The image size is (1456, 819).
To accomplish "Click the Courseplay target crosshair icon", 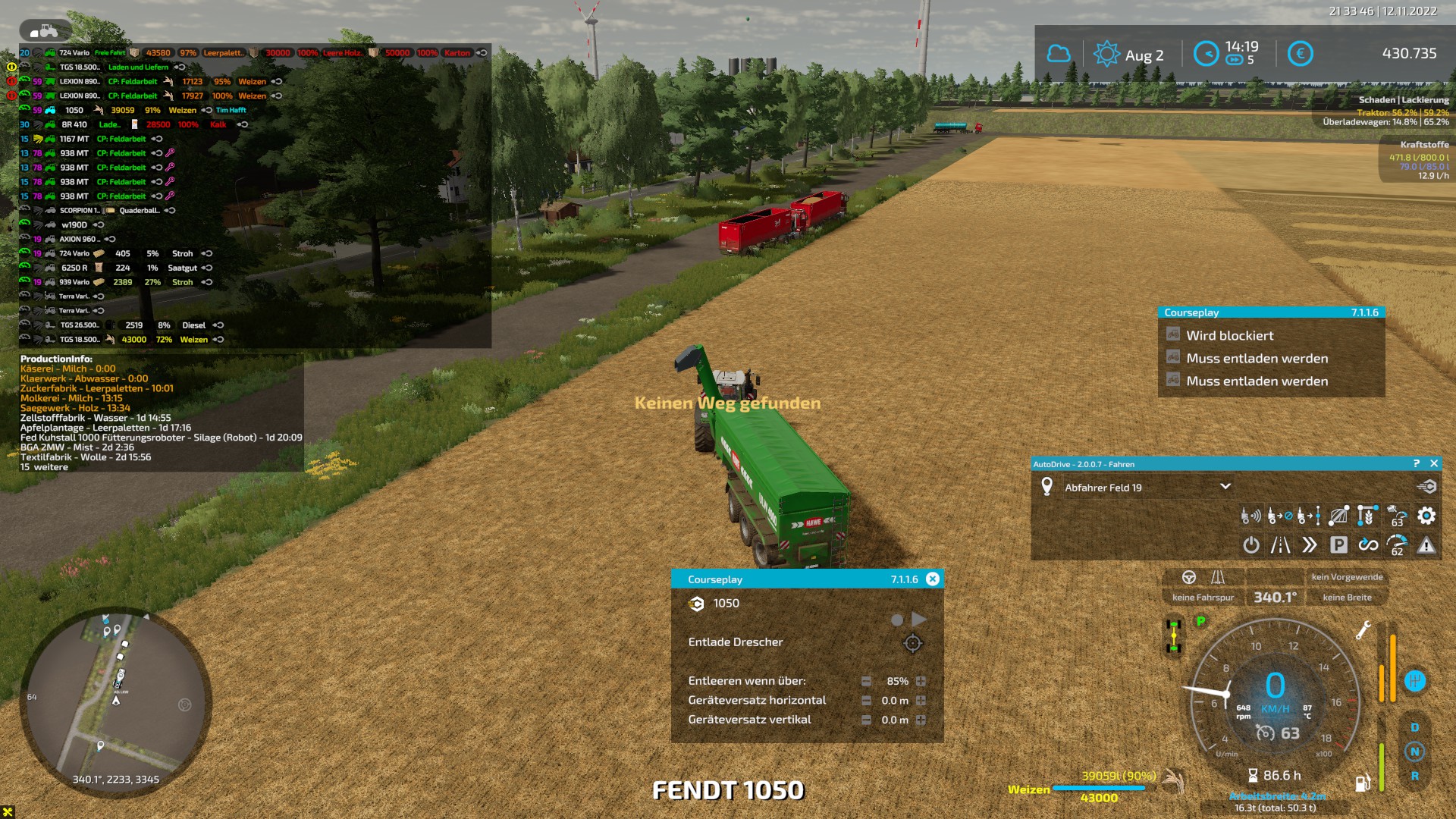I will 913,643.
